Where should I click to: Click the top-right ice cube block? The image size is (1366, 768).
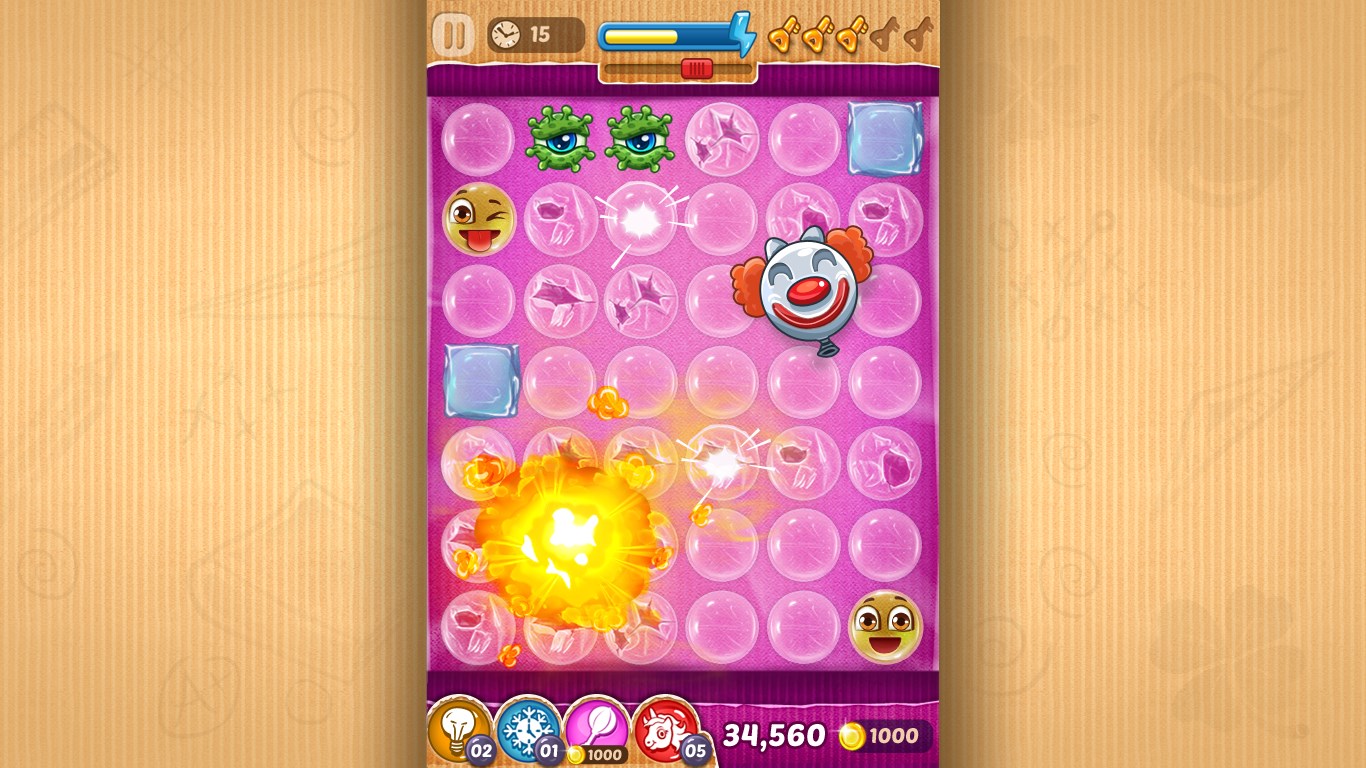pyautogui.click(x=882, y=138)
